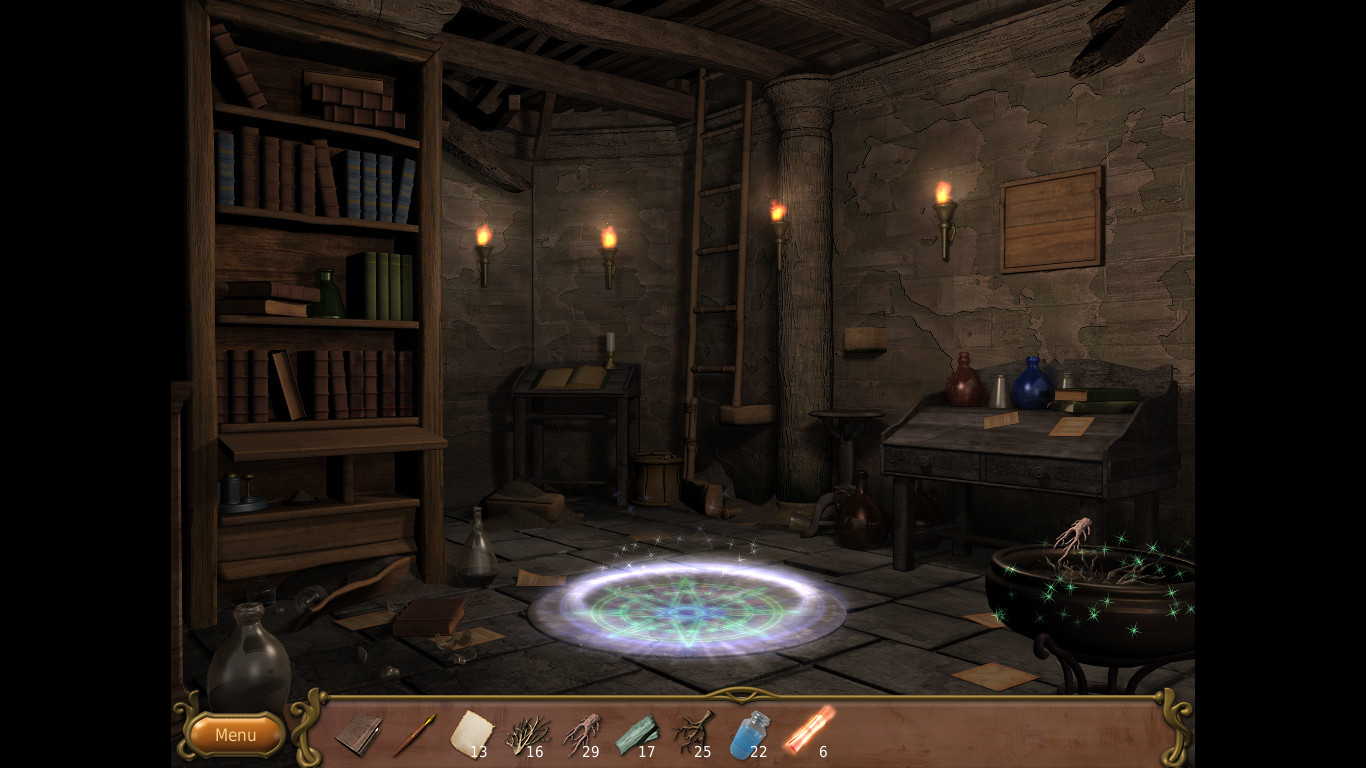Select the pink gnarled root item

[580, 734]
